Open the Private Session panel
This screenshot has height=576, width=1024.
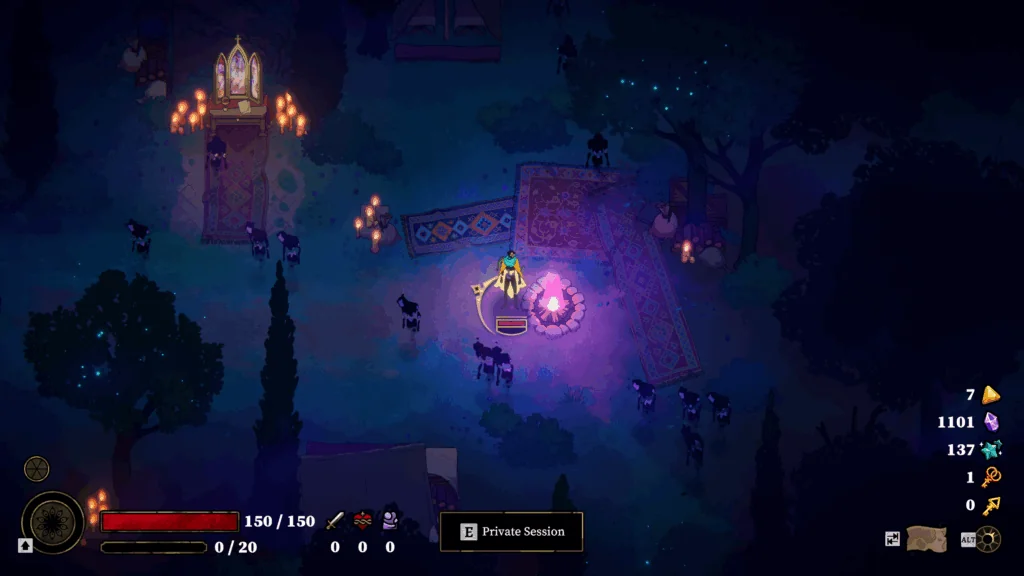click(511, 532)
